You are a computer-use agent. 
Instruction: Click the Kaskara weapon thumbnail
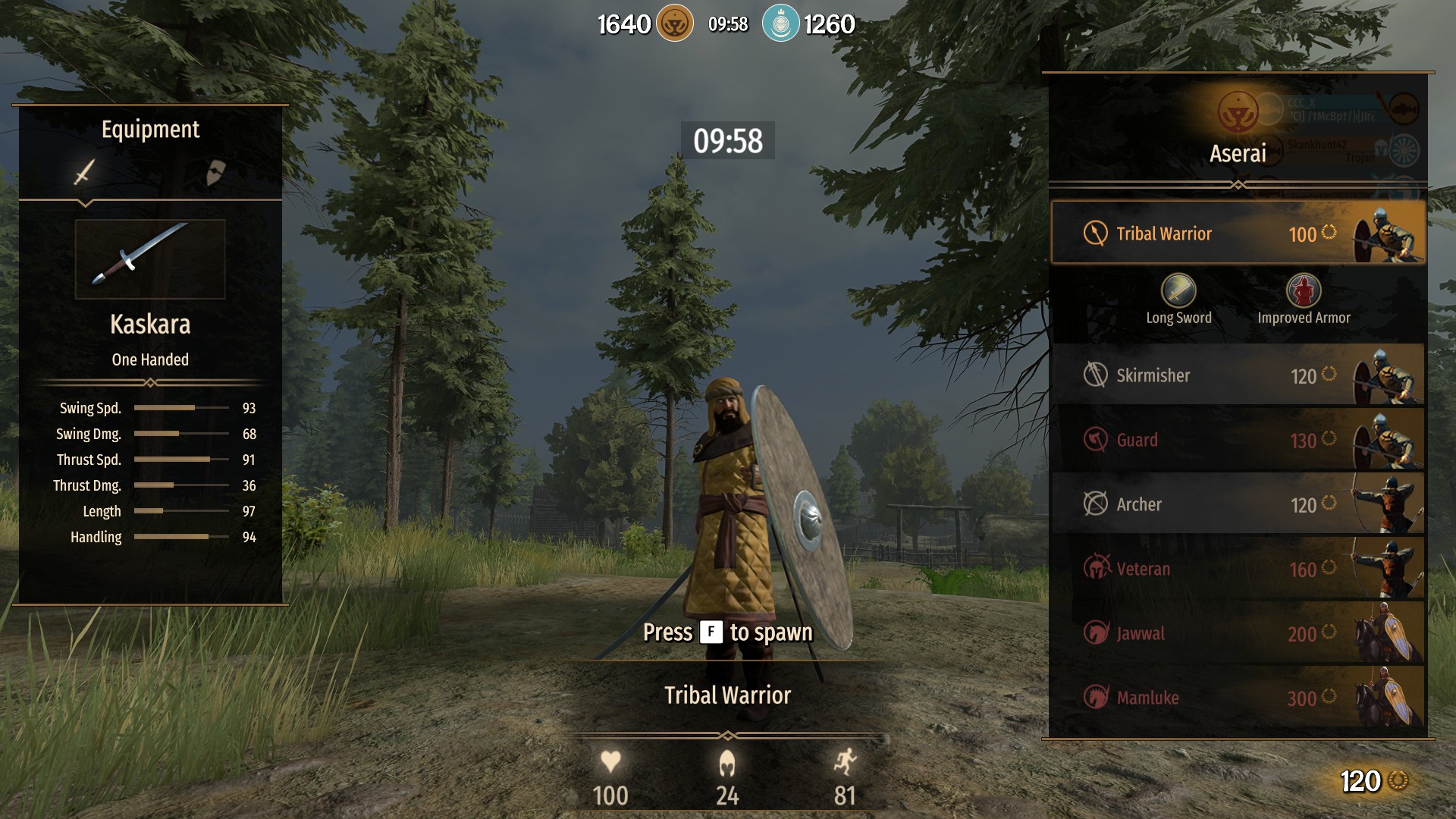point(150,259)
